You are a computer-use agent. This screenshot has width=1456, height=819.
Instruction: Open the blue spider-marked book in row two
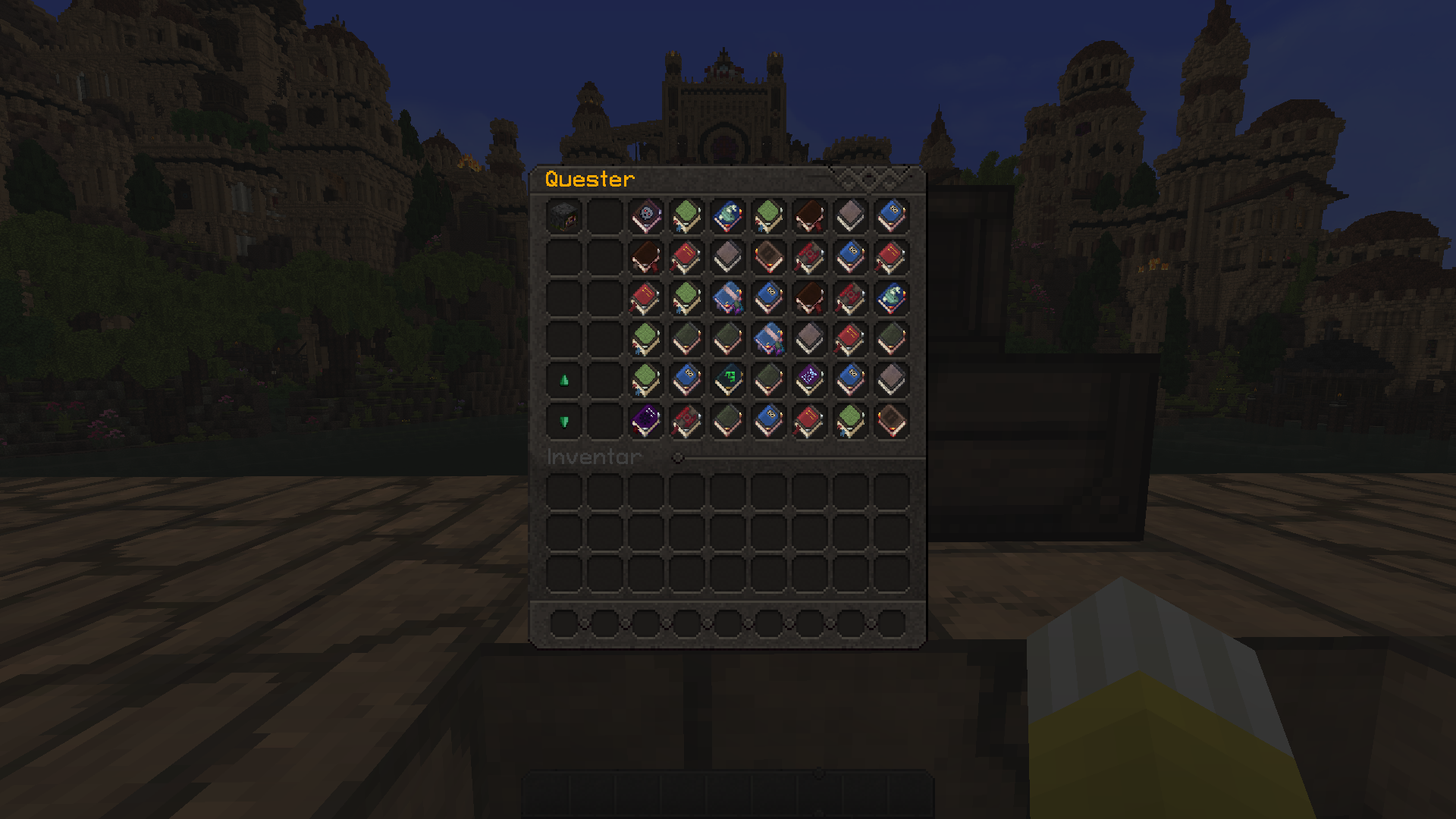coord(848,258)
